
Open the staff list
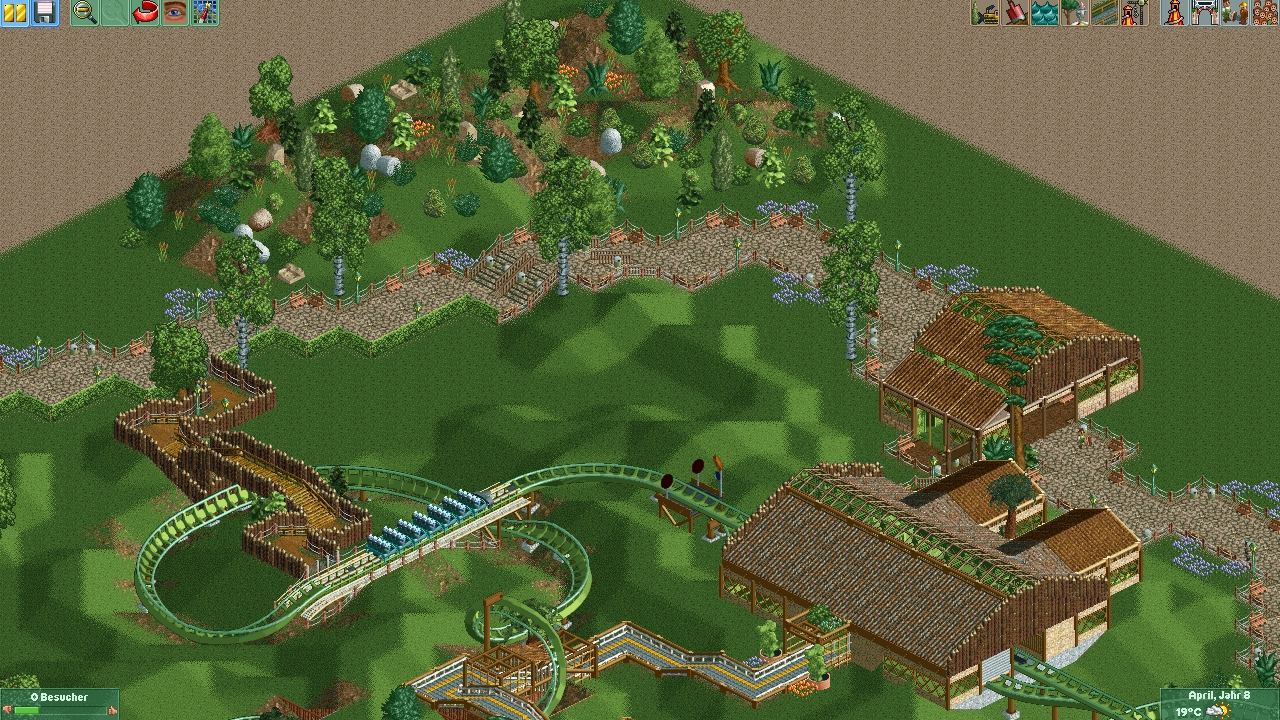click(1234, 12)
